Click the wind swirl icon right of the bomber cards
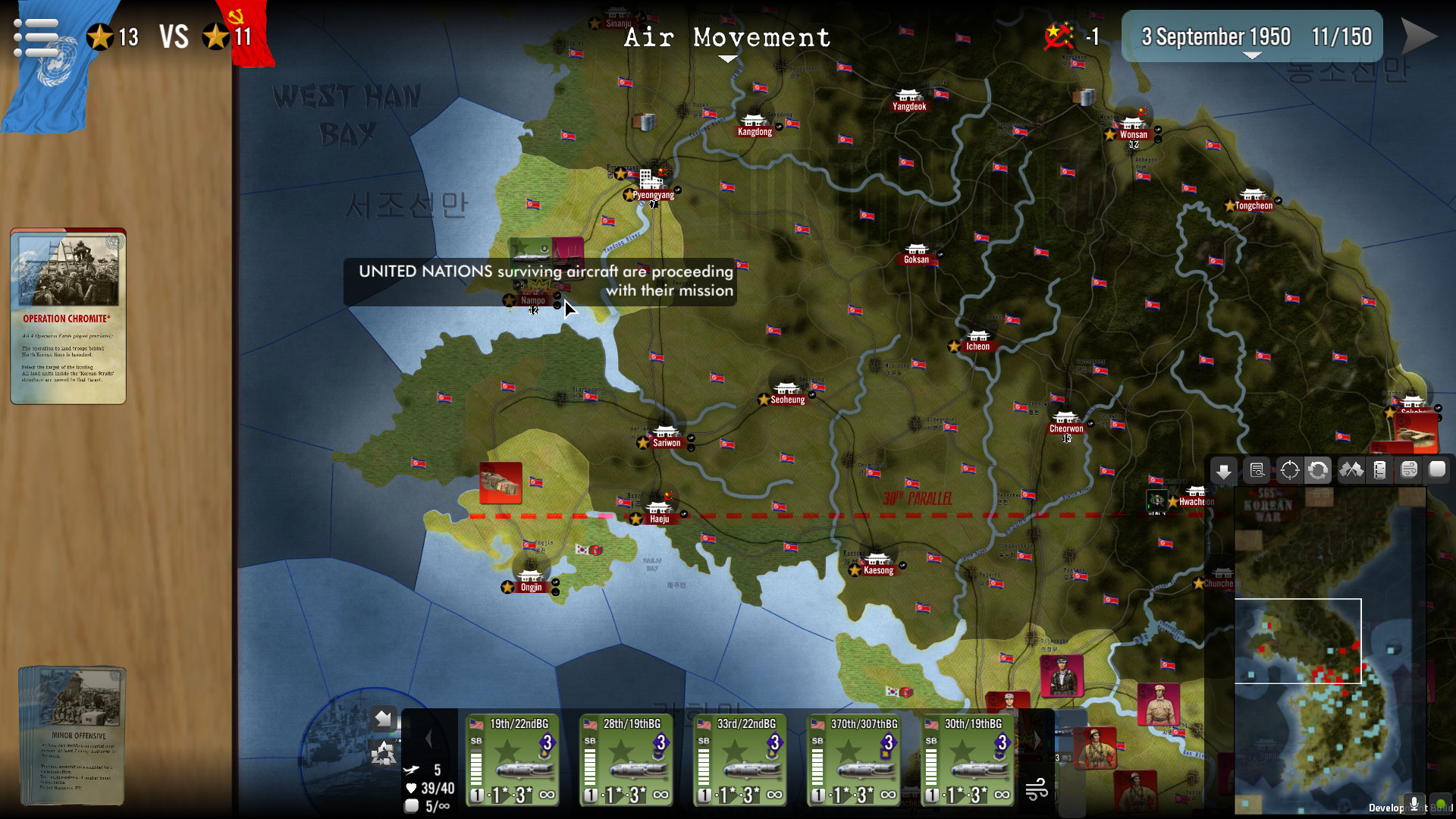The height and width of the screenshot is (819, 1456). (x=1036, y=789)
